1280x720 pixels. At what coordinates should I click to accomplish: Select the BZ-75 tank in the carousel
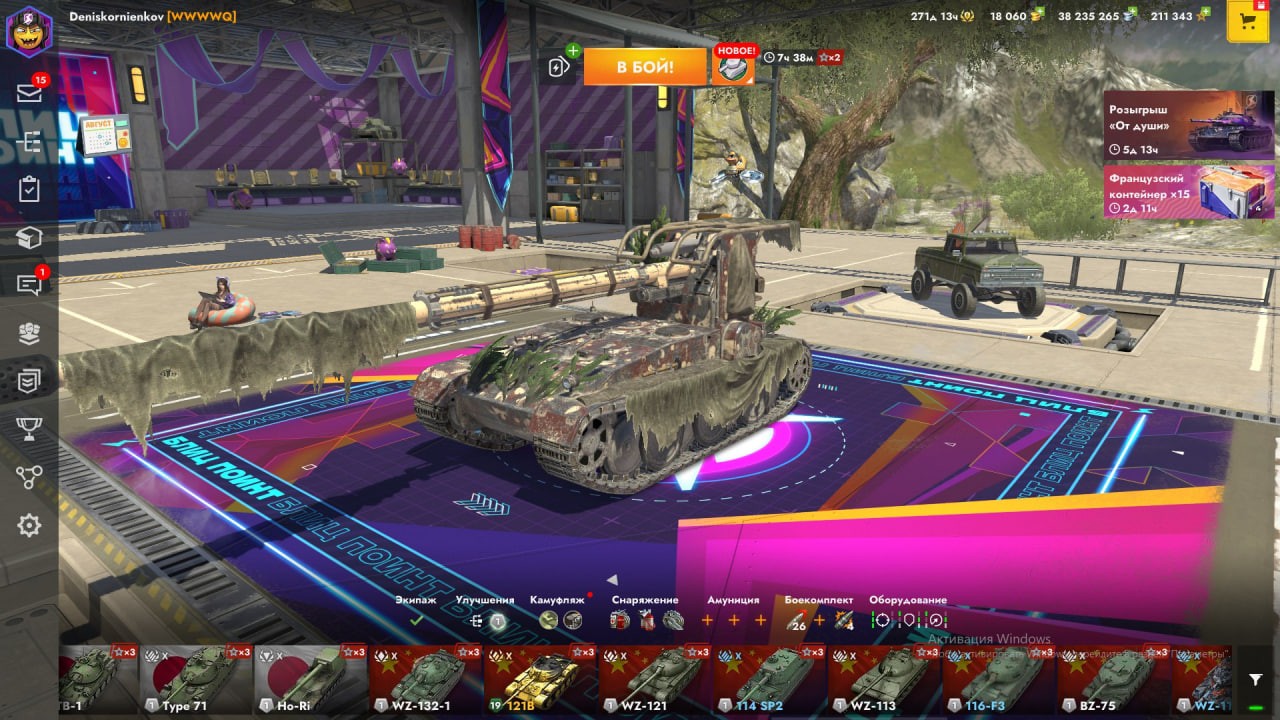[1113, 679]
